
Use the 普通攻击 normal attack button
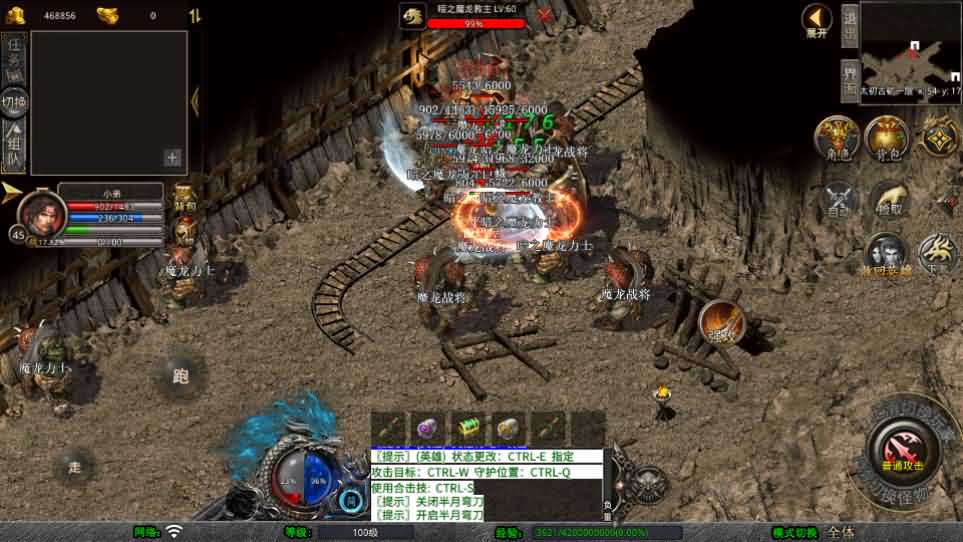point(902,450)
